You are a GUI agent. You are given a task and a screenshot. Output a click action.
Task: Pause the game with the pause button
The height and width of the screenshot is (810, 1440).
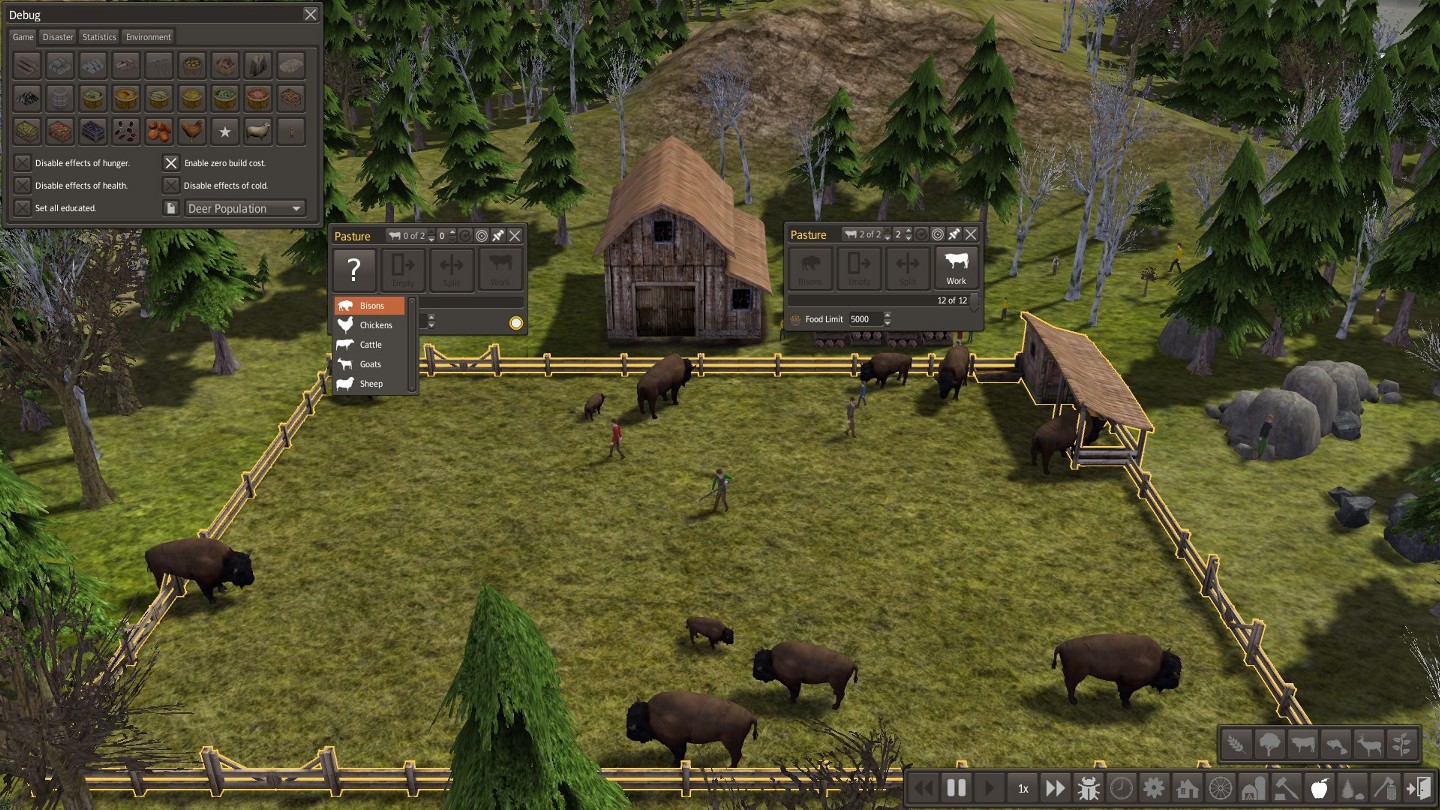click(956, 788)
